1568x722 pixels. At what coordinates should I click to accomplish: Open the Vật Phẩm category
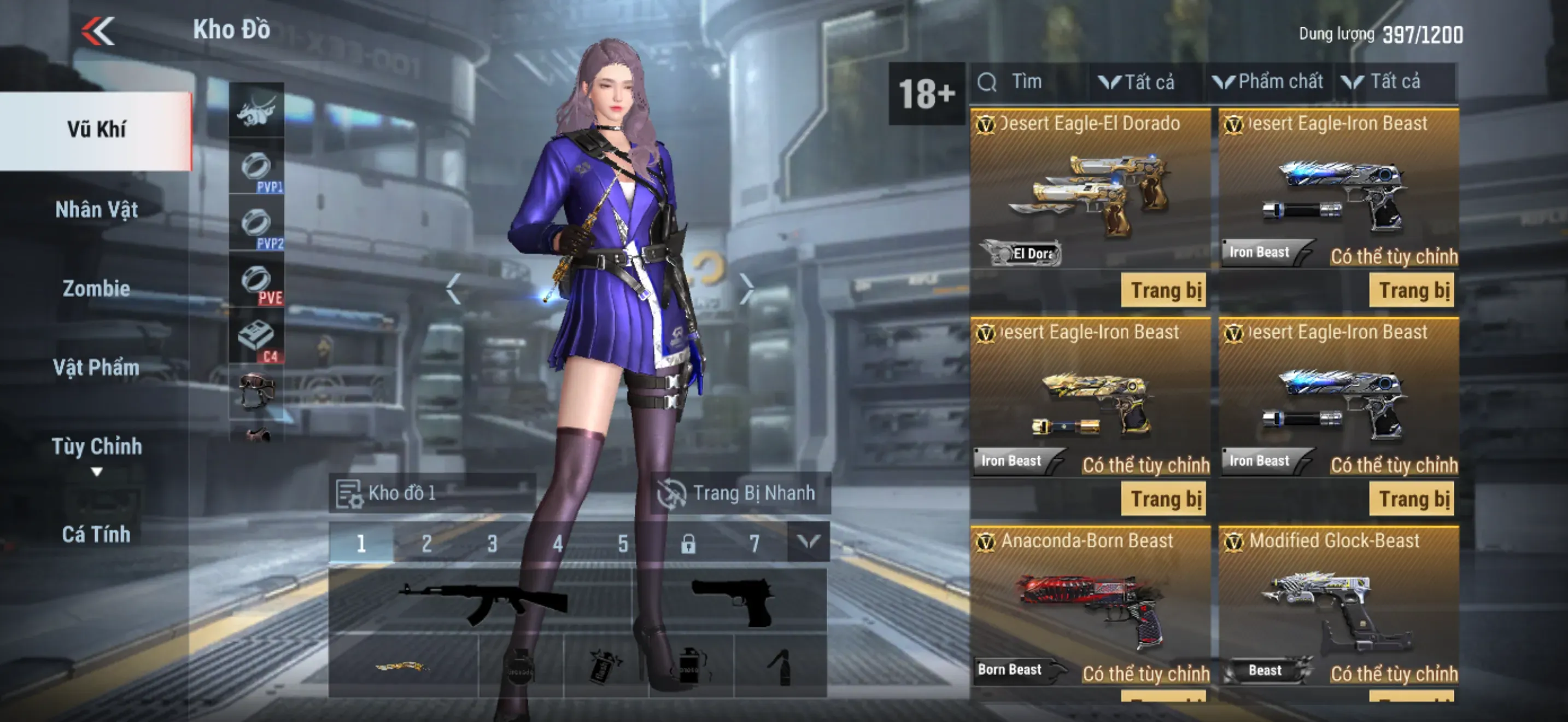(96, 368)
